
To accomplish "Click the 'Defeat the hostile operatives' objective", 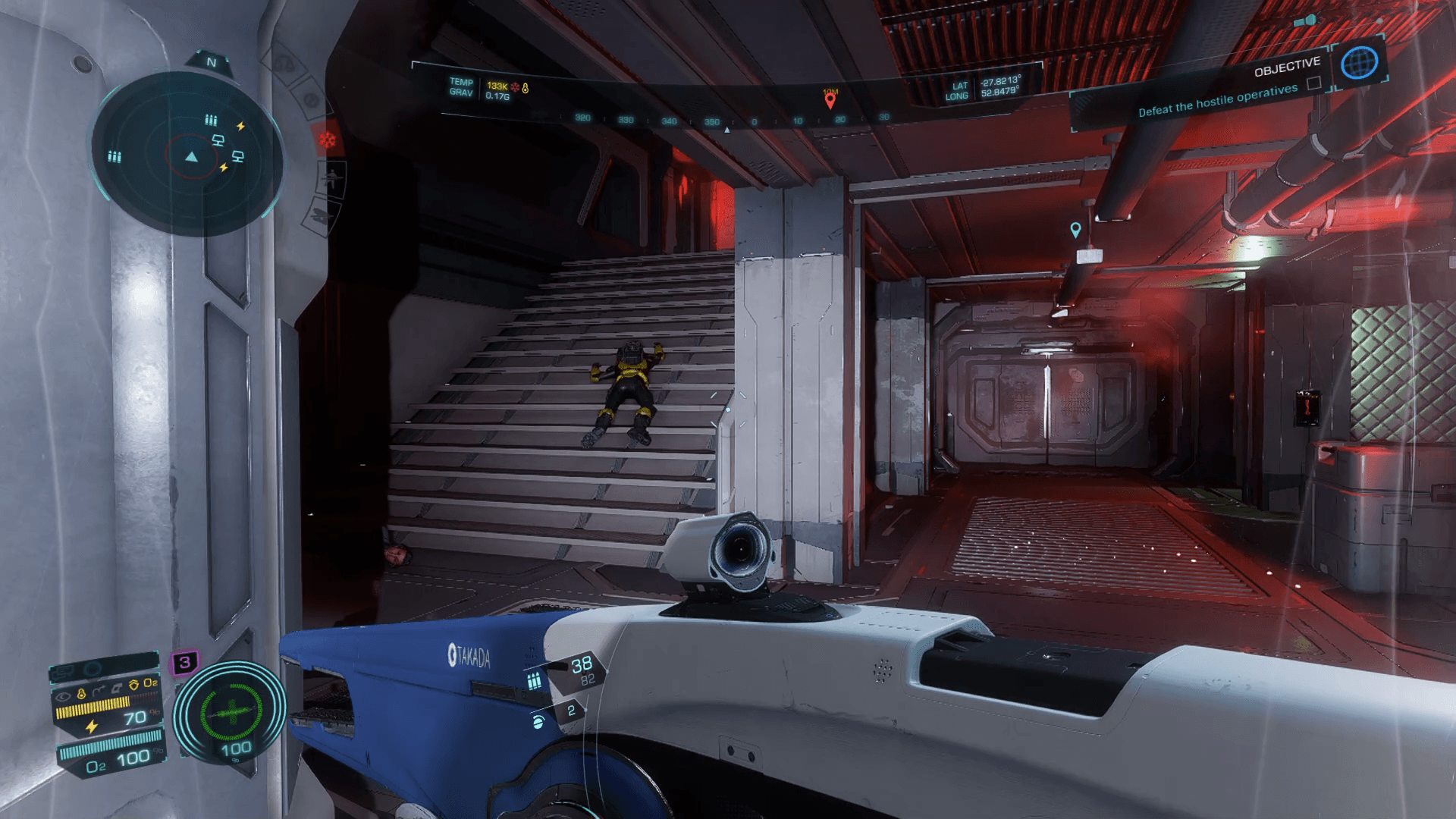I will (x=1217, y=100).
